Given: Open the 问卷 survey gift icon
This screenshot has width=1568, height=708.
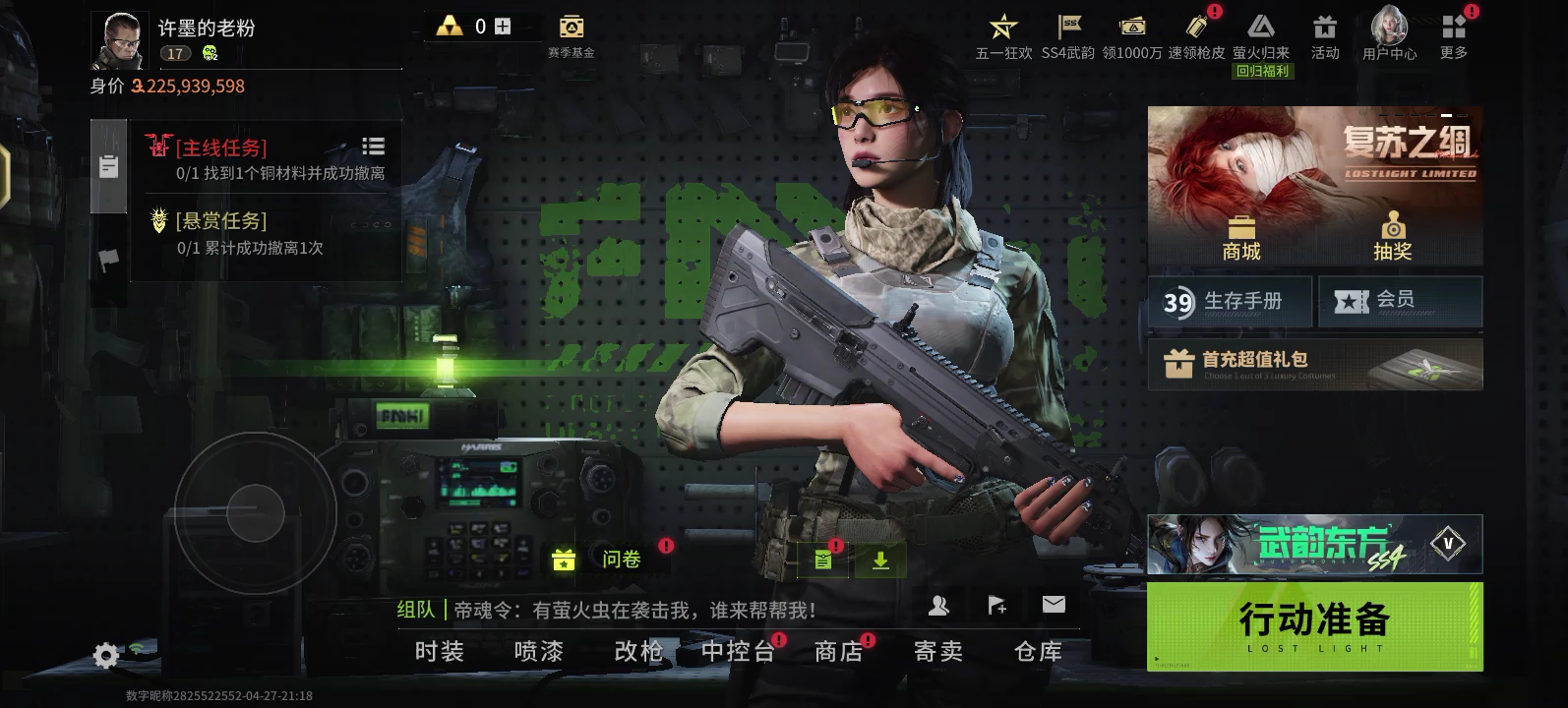Looking at the screenshot, I should pos(562,560).
